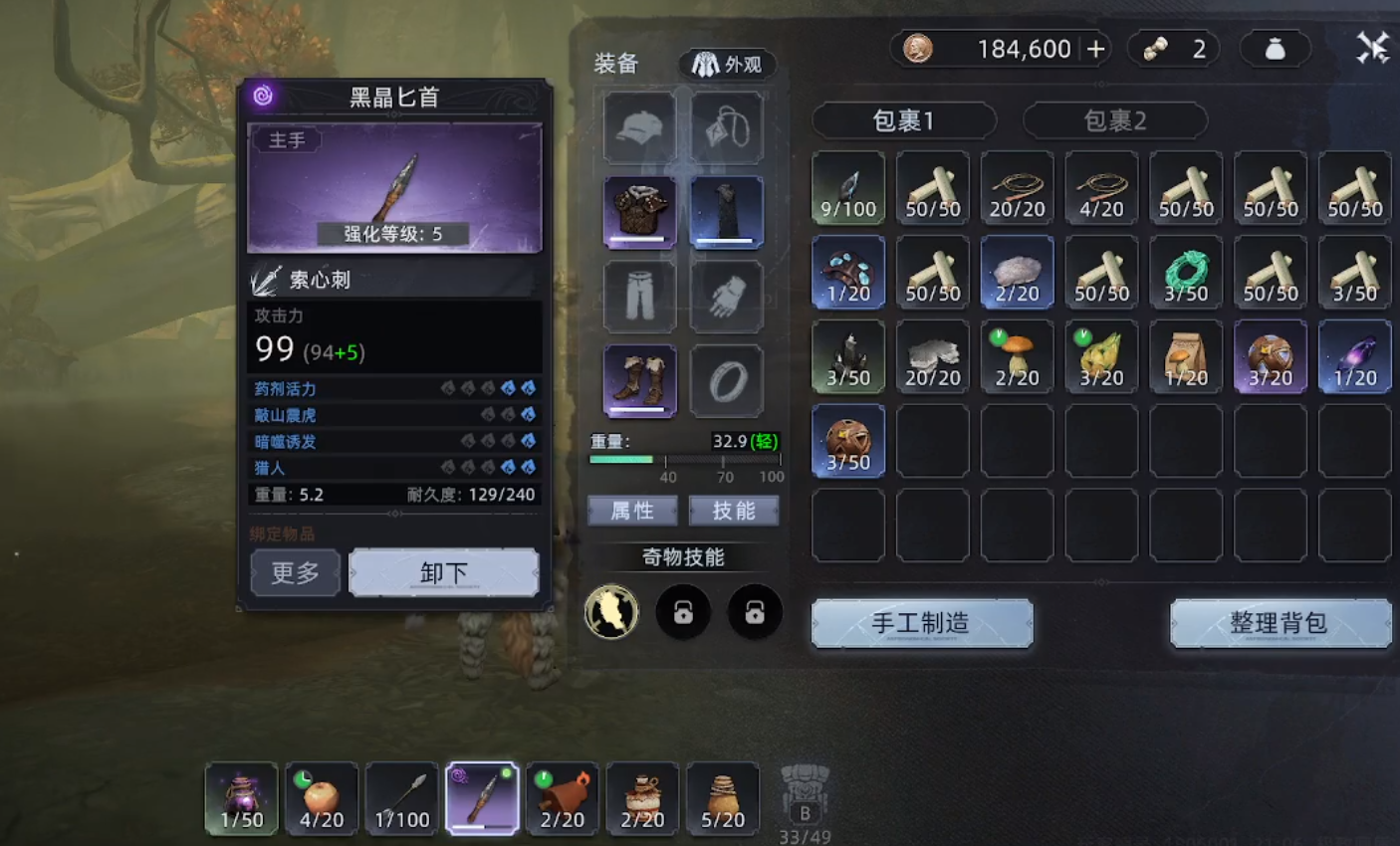1400x846 pixels.
Task: Open the money pouch icon
Action: coord(1275,49)
